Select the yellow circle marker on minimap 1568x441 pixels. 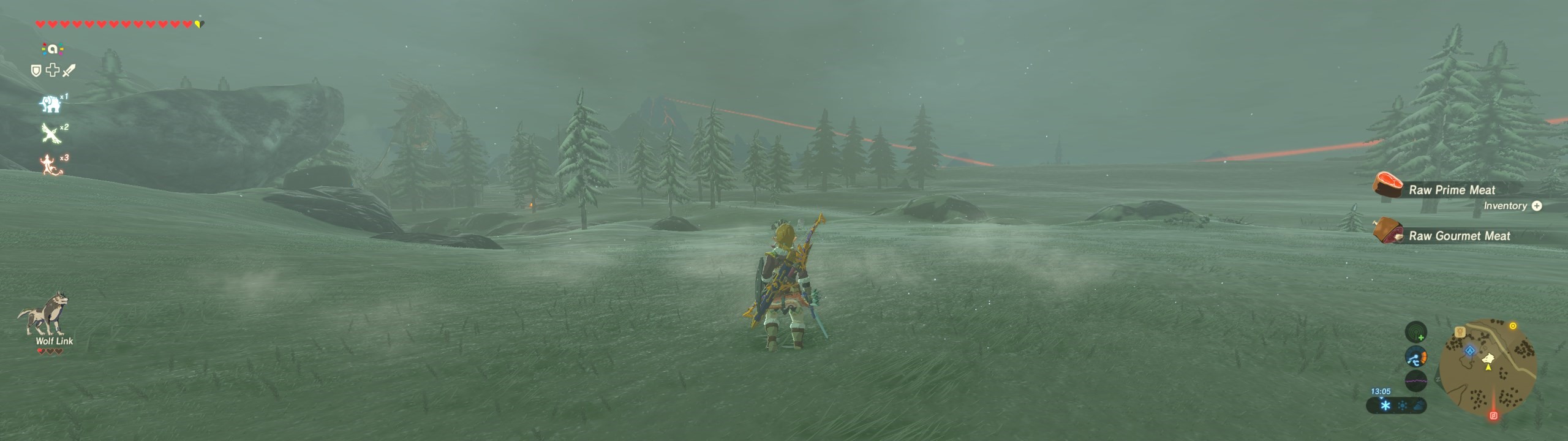(1513, 326)
